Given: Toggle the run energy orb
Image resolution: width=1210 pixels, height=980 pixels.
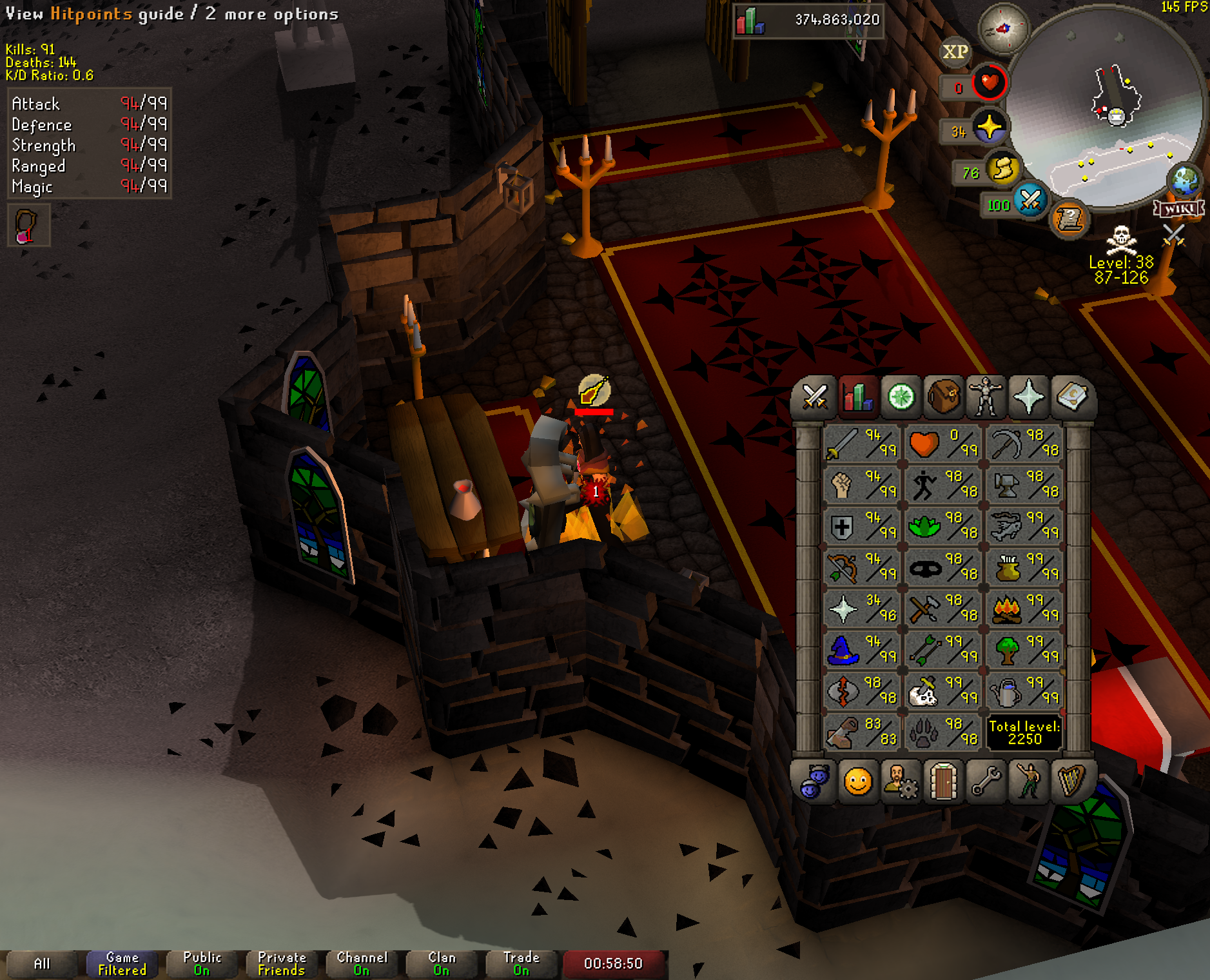Looking at the screenshot, I should 1001,170.
